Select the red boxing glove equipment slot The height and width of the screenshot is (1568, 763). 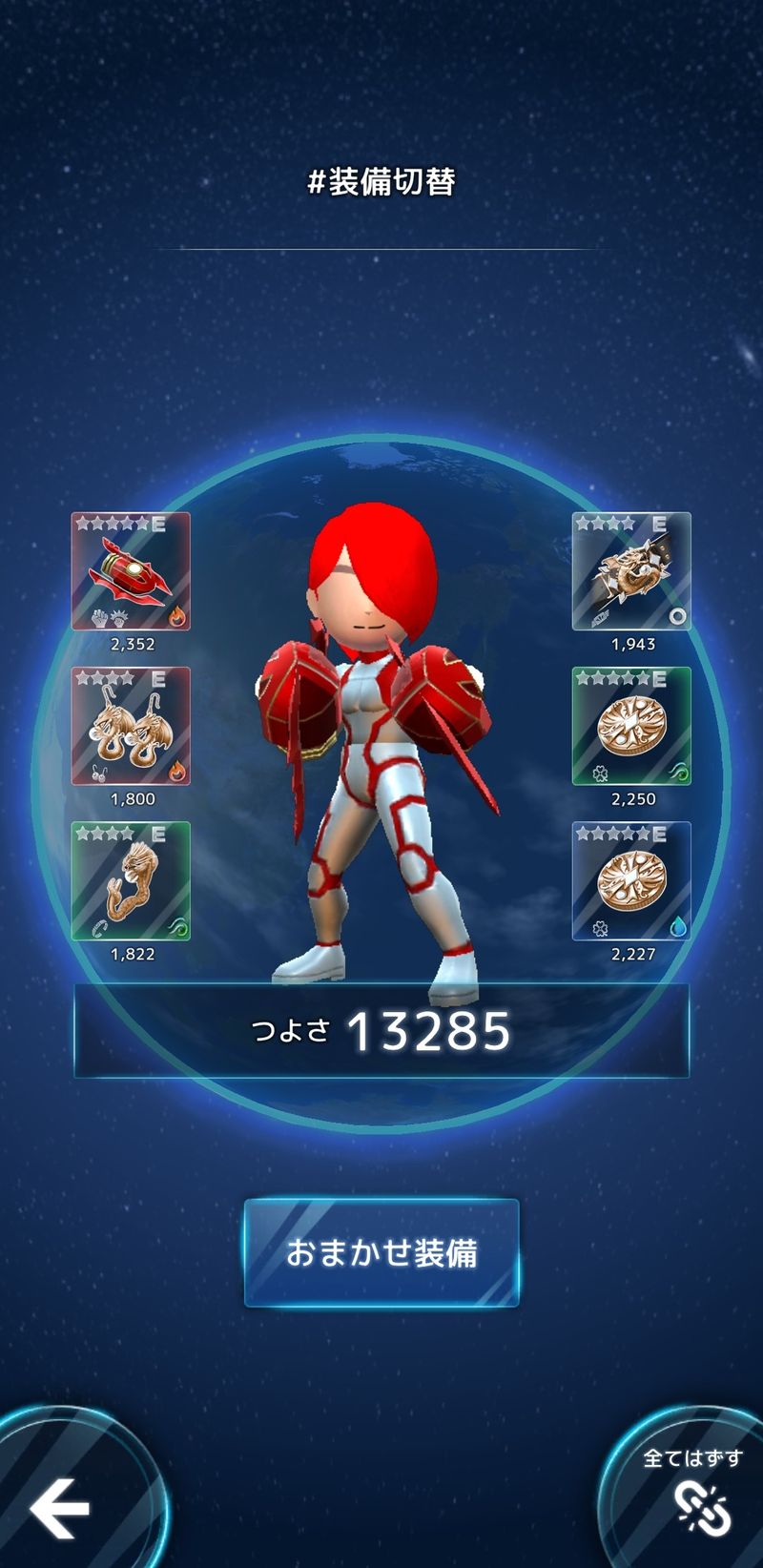[x=131, y=571]
